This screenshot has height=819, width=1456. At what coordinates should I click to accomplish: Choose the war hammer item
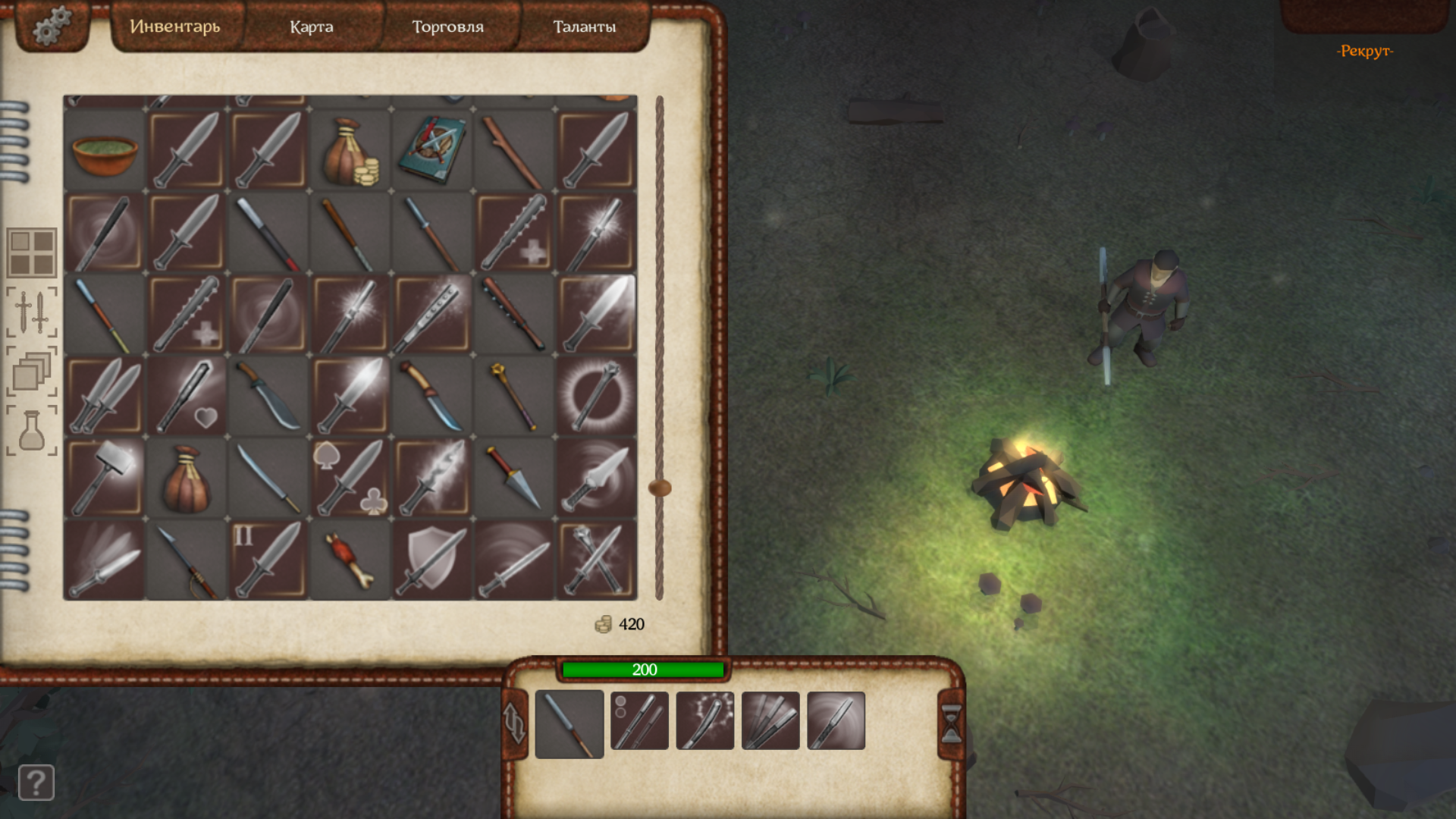(105, 478)
